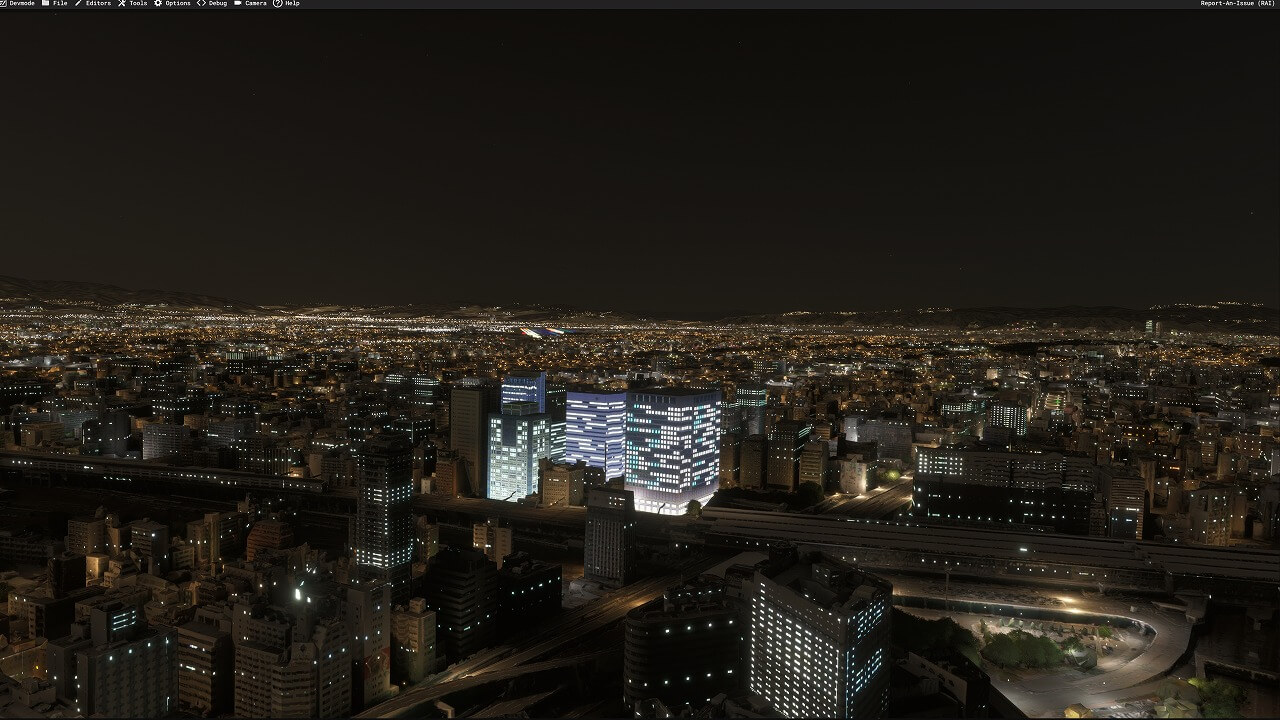This screenshot has width=1280, height=720.
Task: Click Report-An-Issue (RAI)
Action: (x=1237, y=4)
